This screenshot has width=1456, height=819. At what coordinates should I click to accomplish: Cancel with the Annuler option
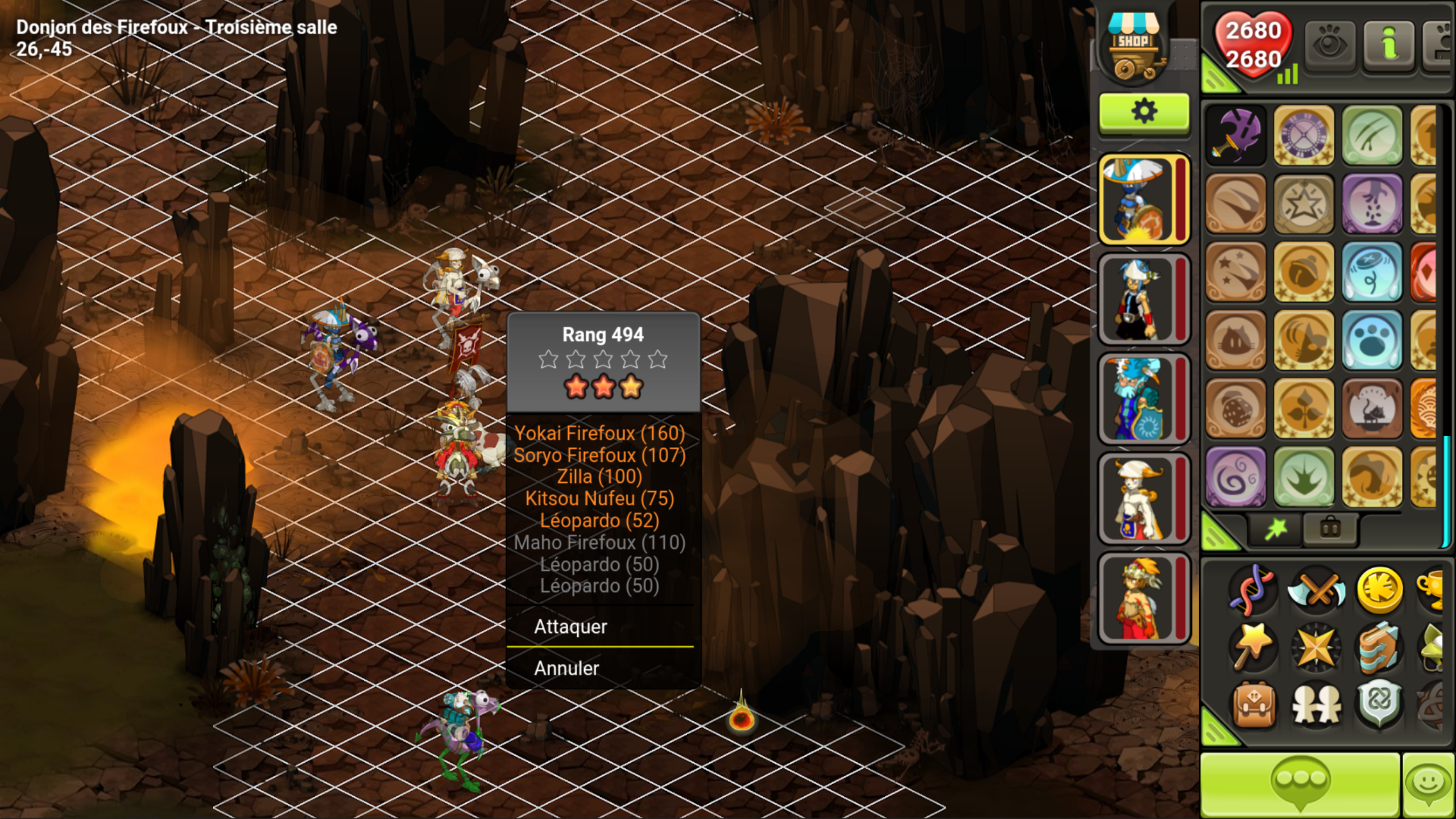[566, 668]
